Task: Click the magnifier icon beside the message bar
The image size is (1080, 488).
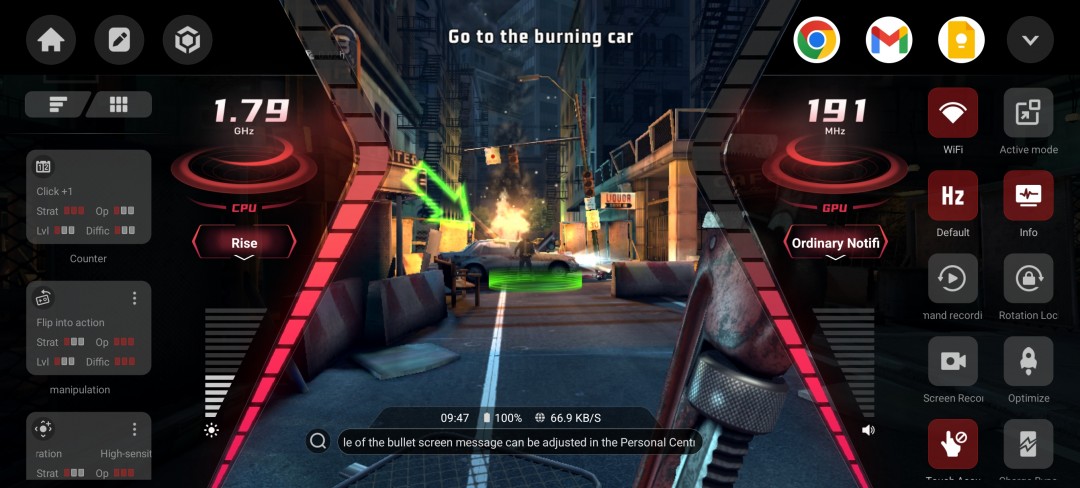Action: (318, 441)
